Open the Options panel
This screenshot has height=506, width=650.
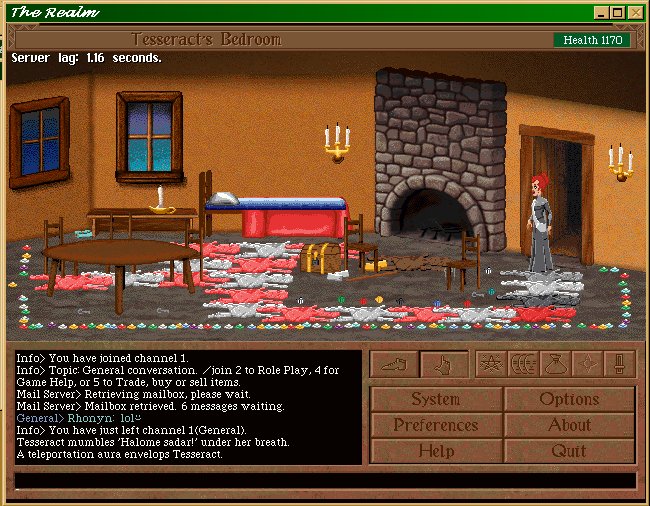coord(569,399)
